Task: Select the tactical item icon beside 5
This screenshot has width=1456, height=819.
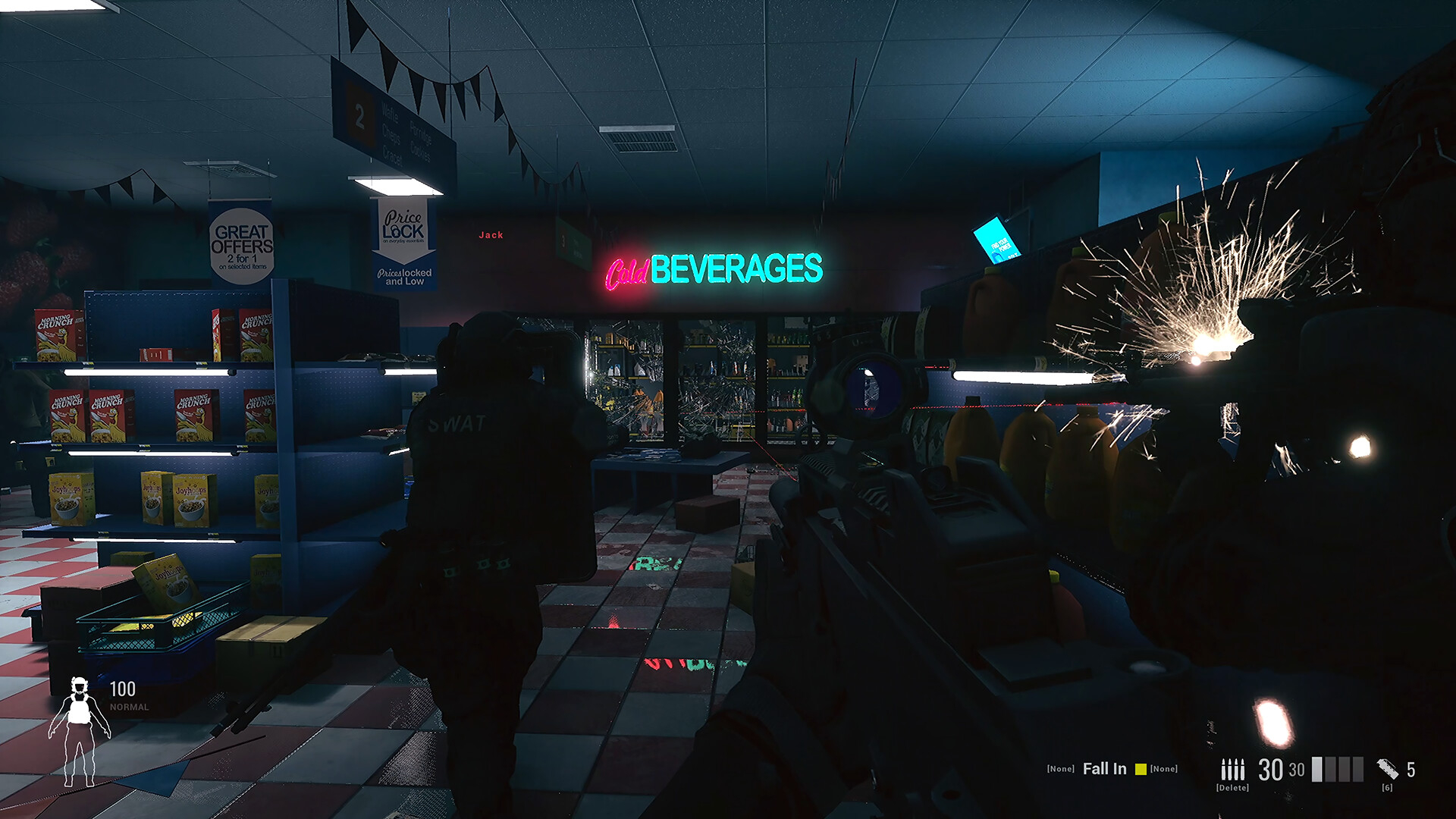Action: tap(1387, 769)
